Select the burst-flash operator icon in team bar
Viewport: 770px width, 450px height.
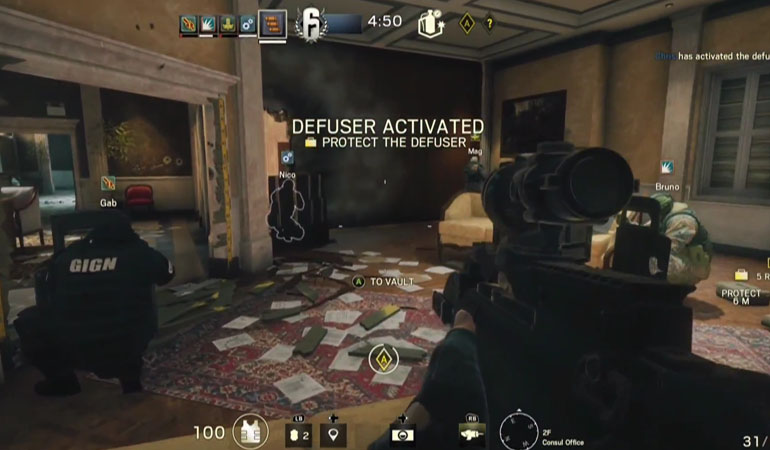pos(208,22)
